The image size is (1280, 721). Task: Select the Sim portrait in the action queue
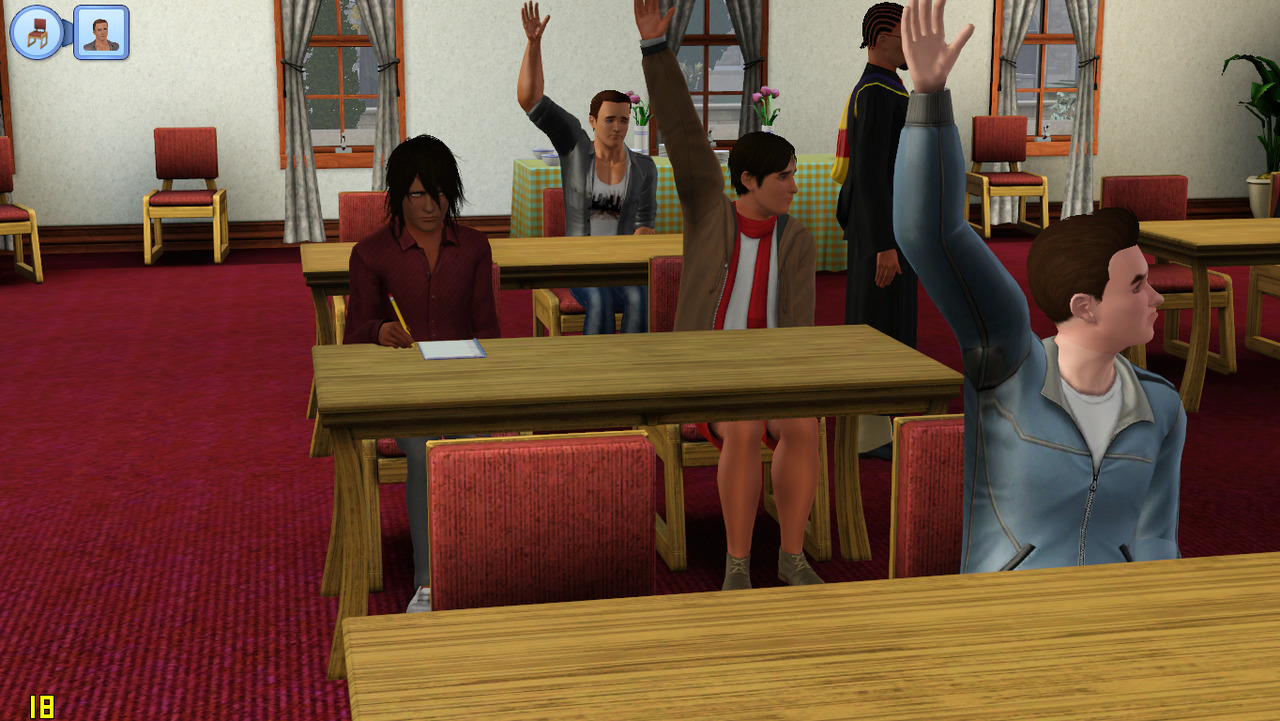101,32
